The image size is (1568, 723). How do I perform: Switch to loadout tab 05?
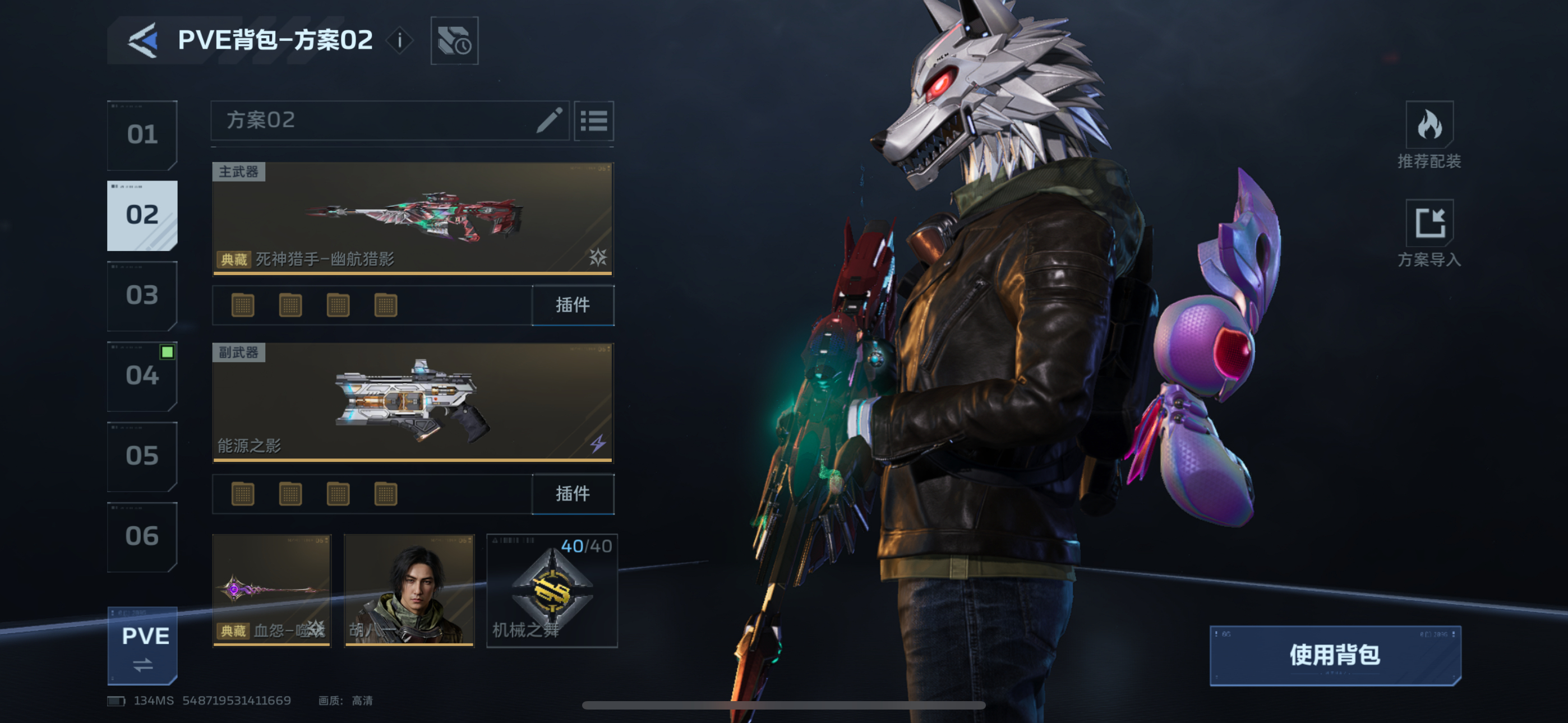tap(142, 456)
